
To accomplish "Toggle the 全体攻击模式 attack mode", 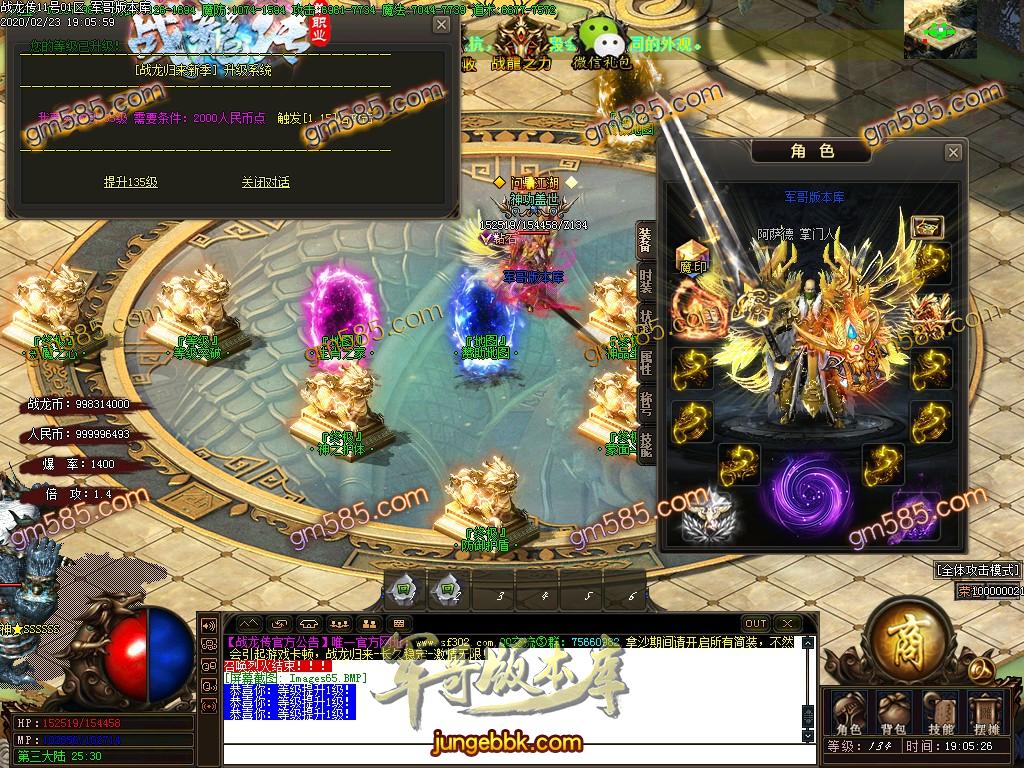I will 977,570.
